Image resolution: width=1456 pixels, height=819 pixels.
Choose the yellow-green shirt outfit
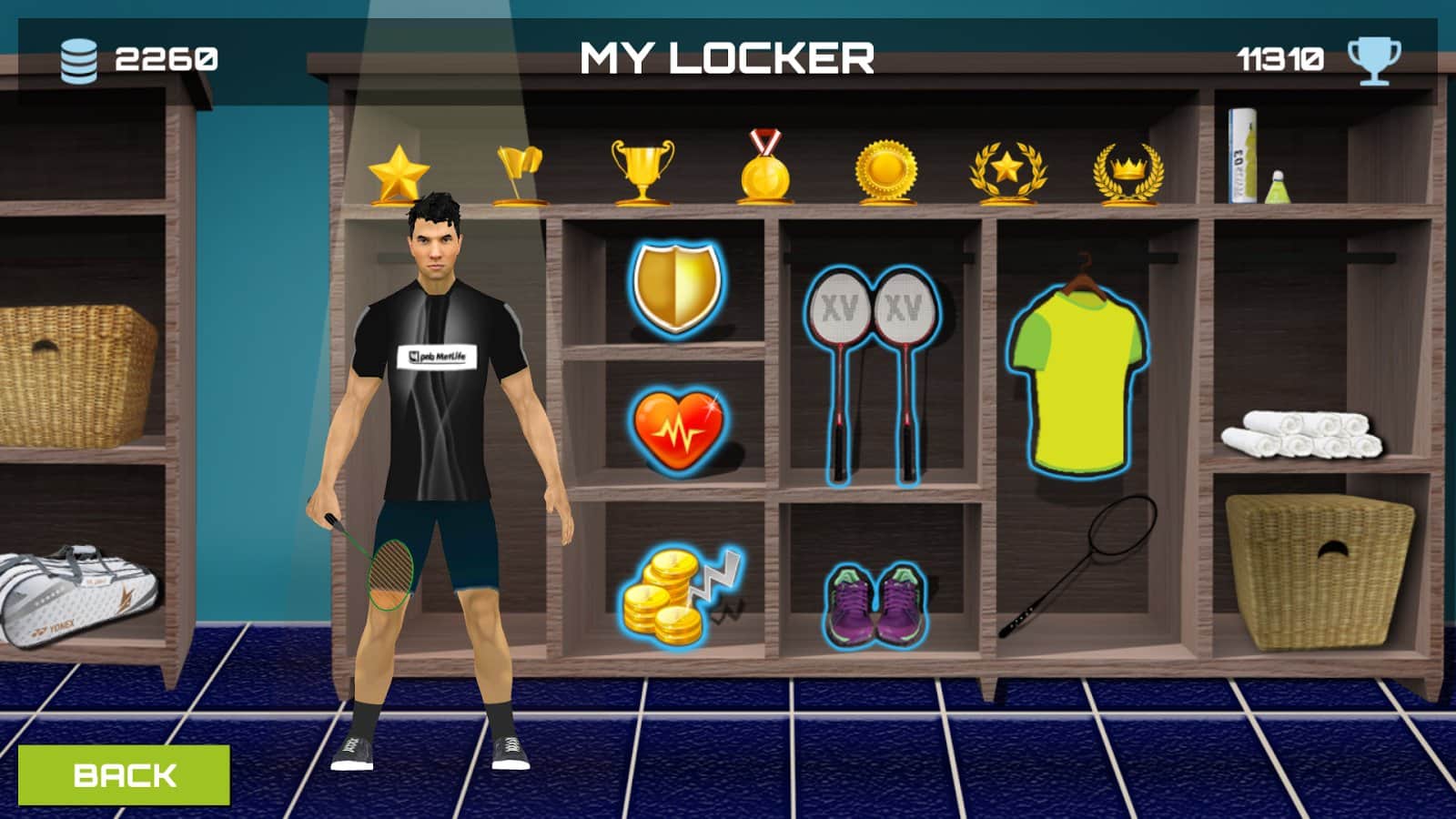1078,379
